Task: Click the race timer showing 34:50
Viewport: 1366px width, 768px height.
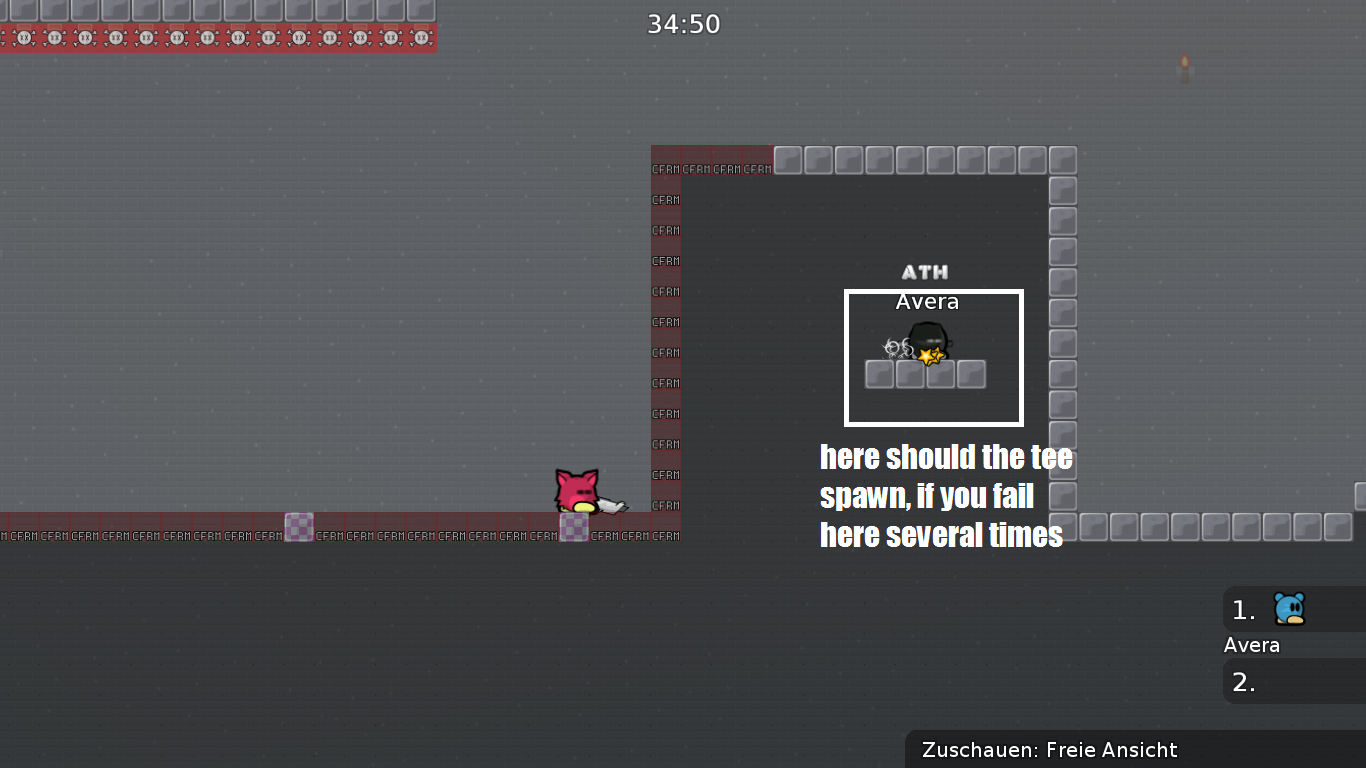Action: (x=684, y=24)
